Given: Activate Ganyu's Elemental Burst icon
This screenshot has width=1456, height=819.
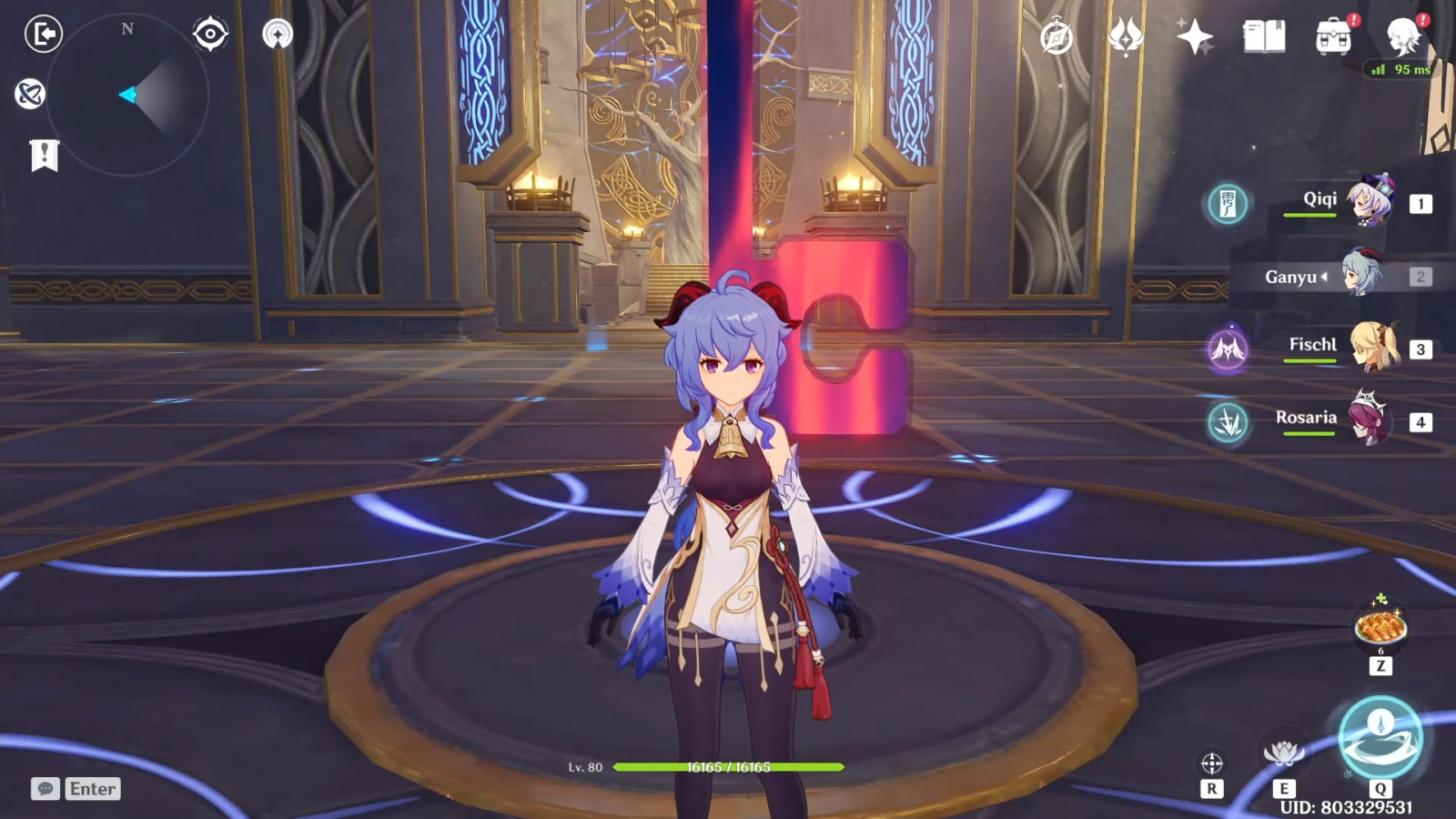Looking at the screenshot, I should [x=1380, y=738].
